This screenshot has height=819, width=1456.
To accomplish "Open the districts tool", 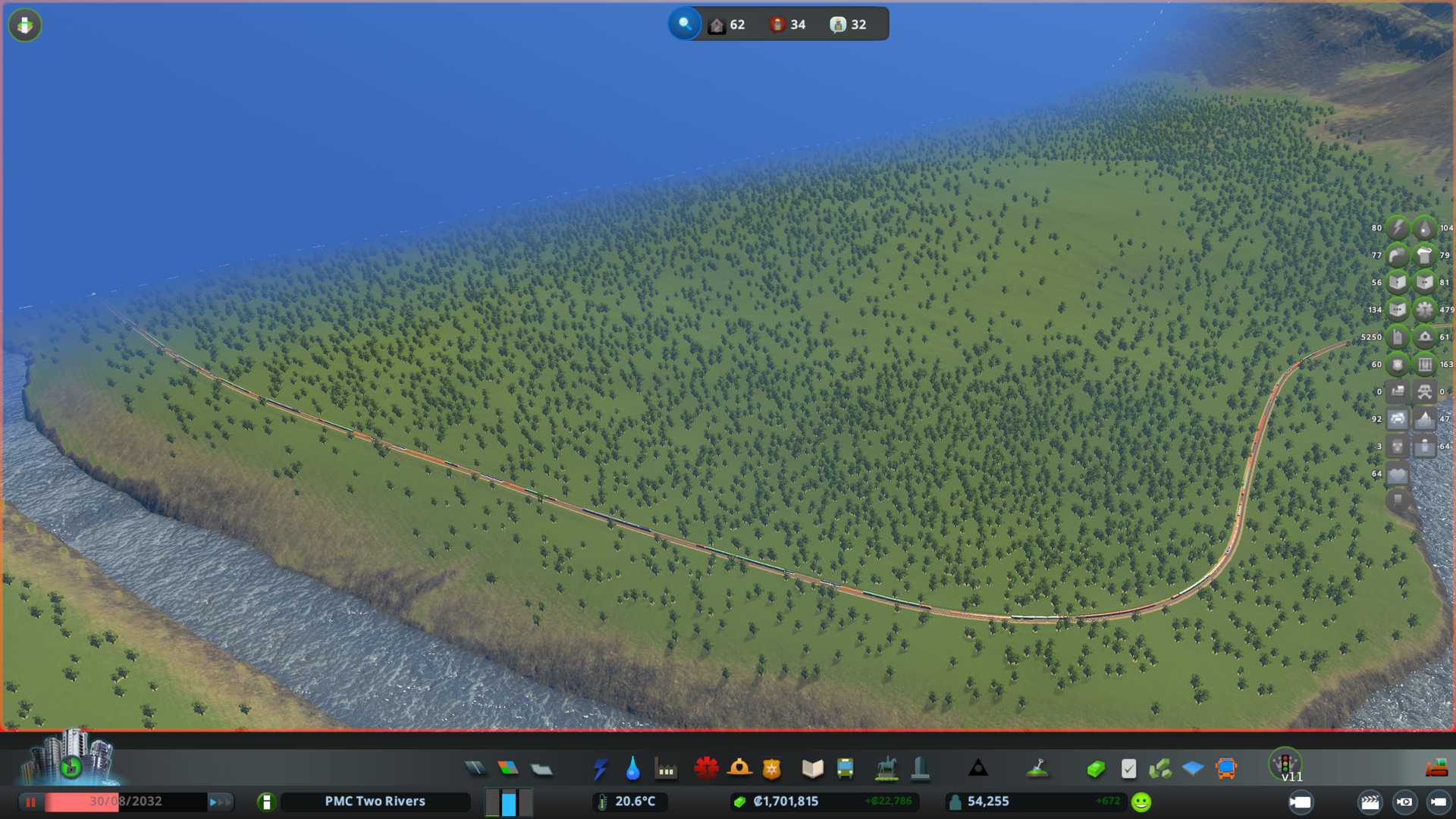I will click(541, 769).
